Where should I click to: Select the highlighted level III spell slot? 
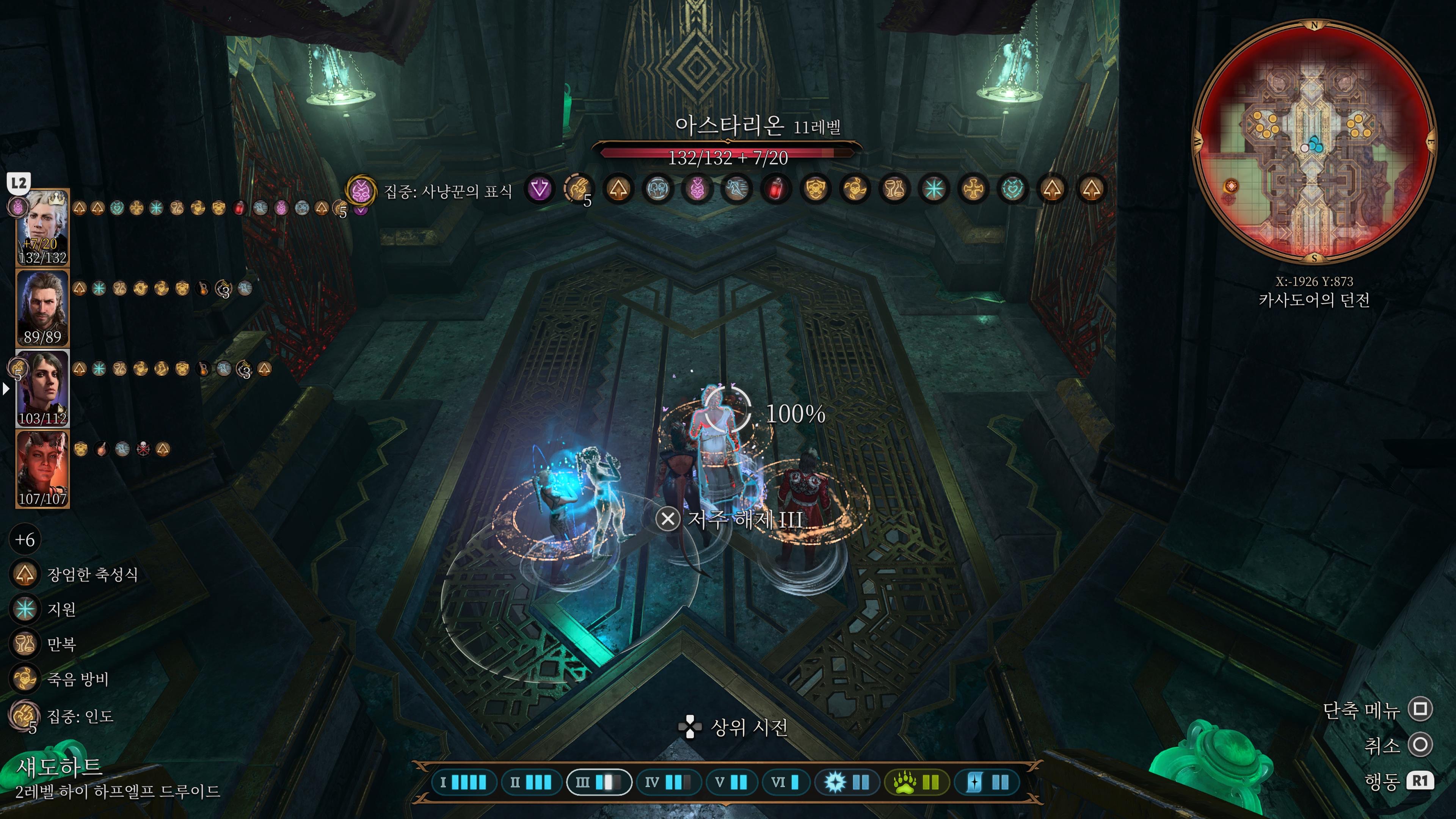(x=599, y=782)
